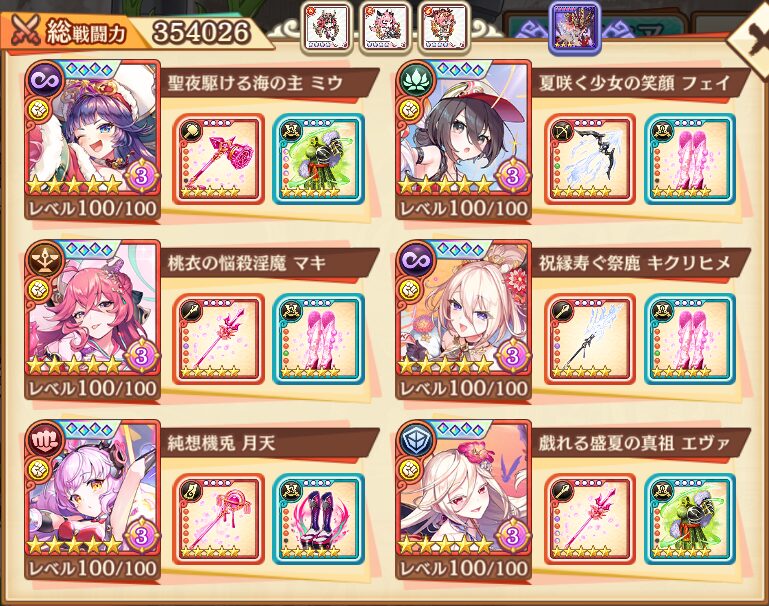Select Fei's pink boots equipment slot
The width and height of the screenshot is (769, 606).
pos(690,159)
